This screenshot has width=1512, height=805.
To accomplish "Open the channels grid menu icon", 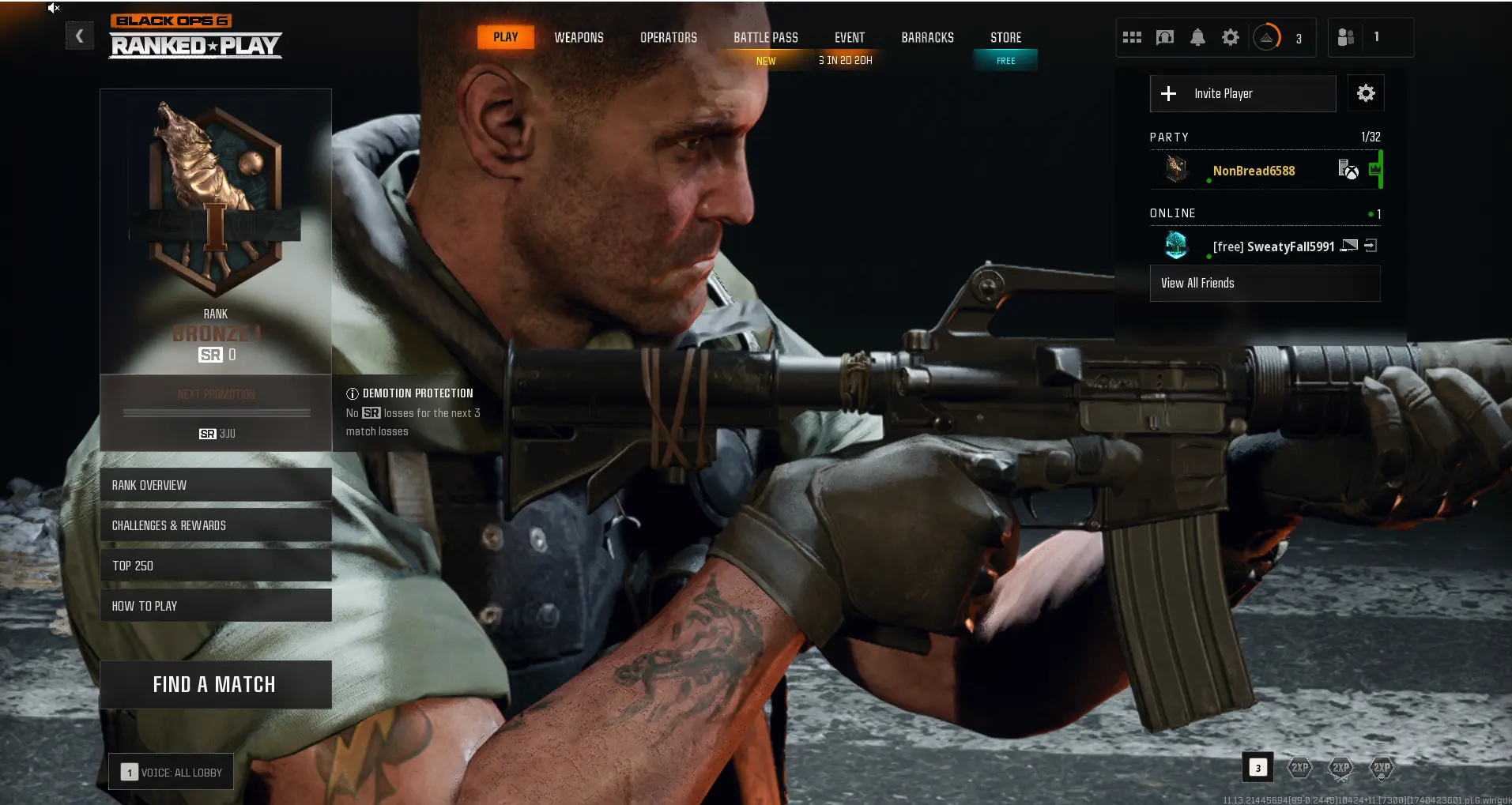I will [1132, 37].
